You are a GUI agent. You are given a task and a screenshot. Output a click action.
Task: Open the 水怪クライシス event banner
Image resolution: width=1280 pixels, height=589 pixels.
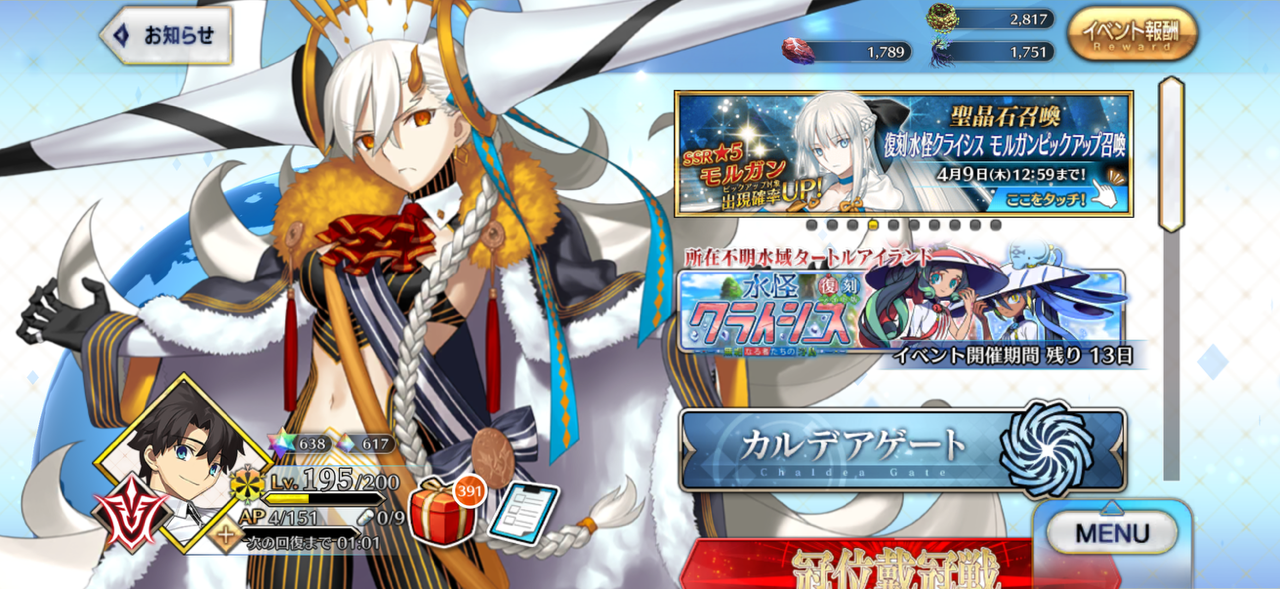coord(903,310)
